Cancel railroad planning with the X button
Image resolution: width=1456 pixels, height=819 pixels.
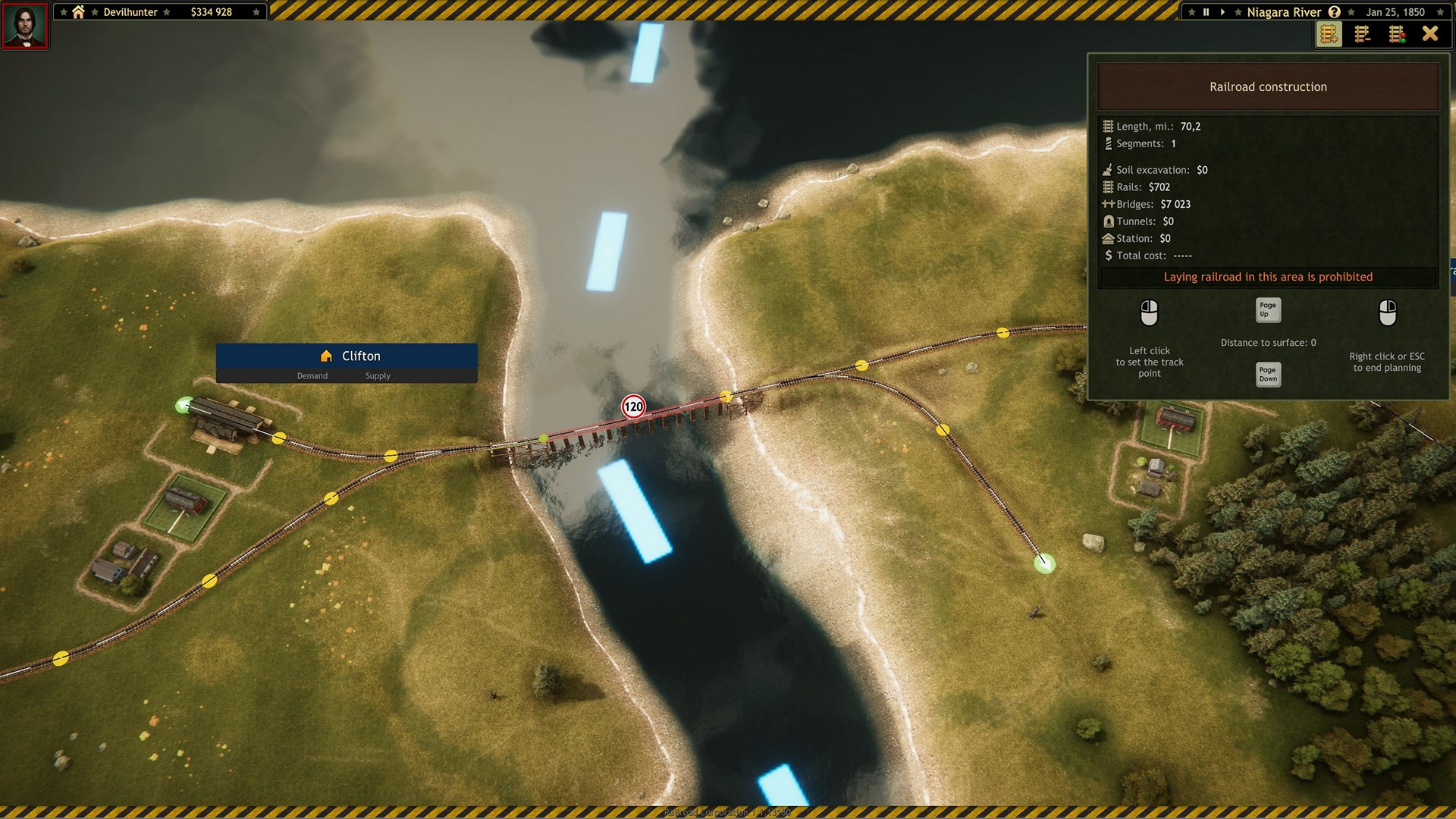(x=1430, y=33)
